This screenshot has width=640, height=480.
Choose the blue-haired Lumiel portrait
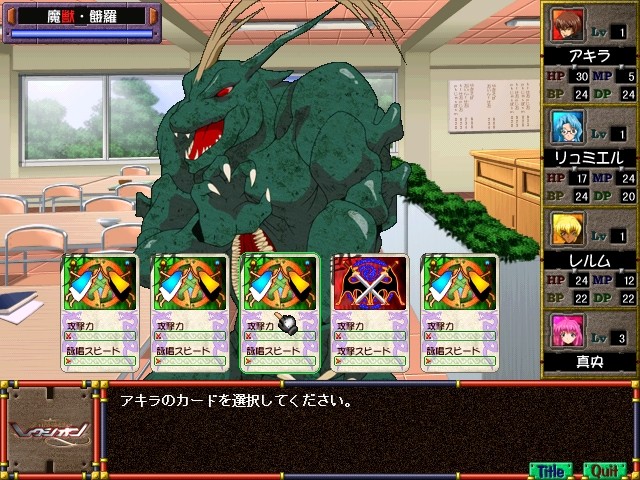tap(566, 128)
